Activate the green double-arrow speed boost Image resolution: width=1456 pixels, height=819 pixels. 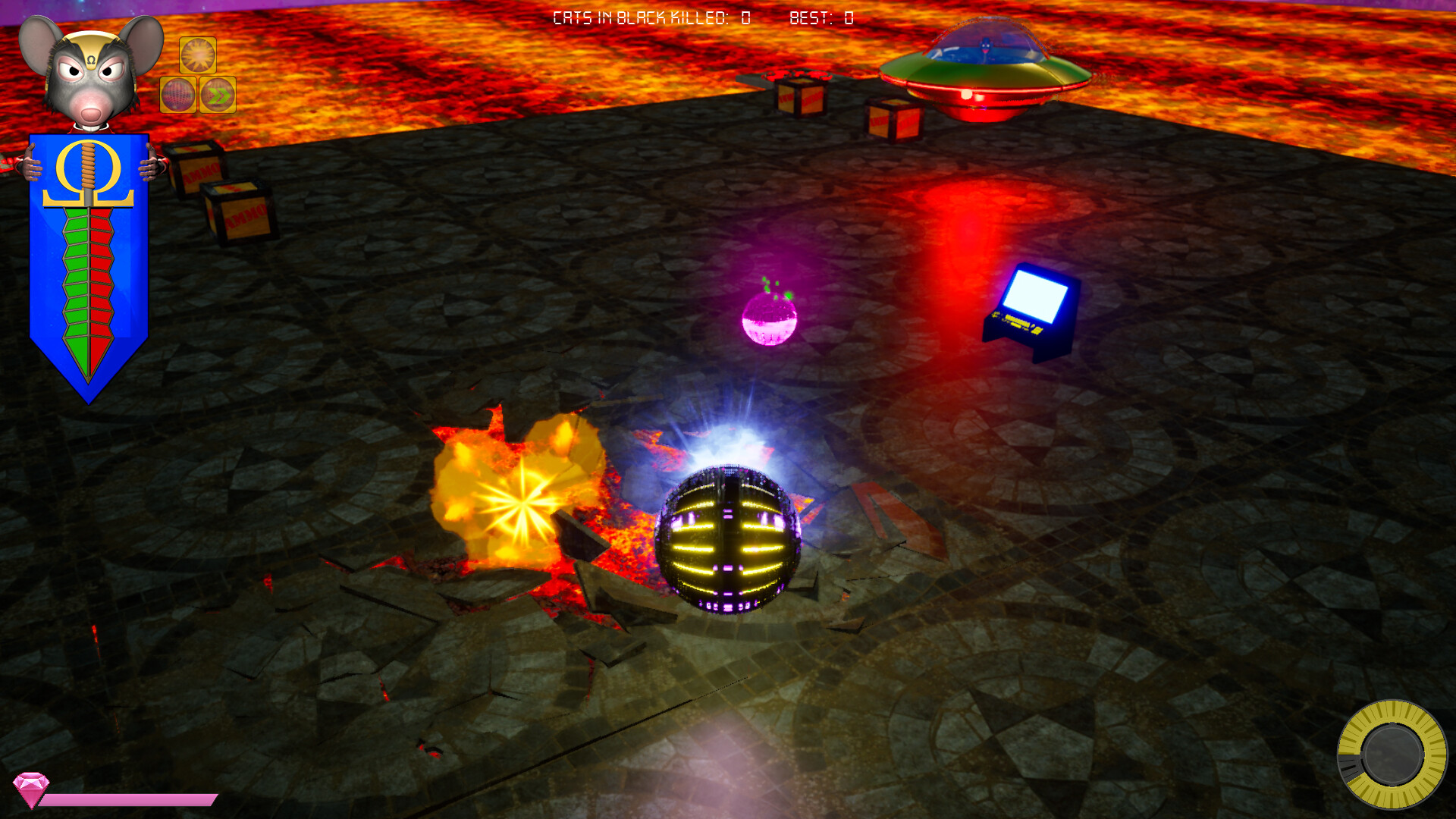218,96
